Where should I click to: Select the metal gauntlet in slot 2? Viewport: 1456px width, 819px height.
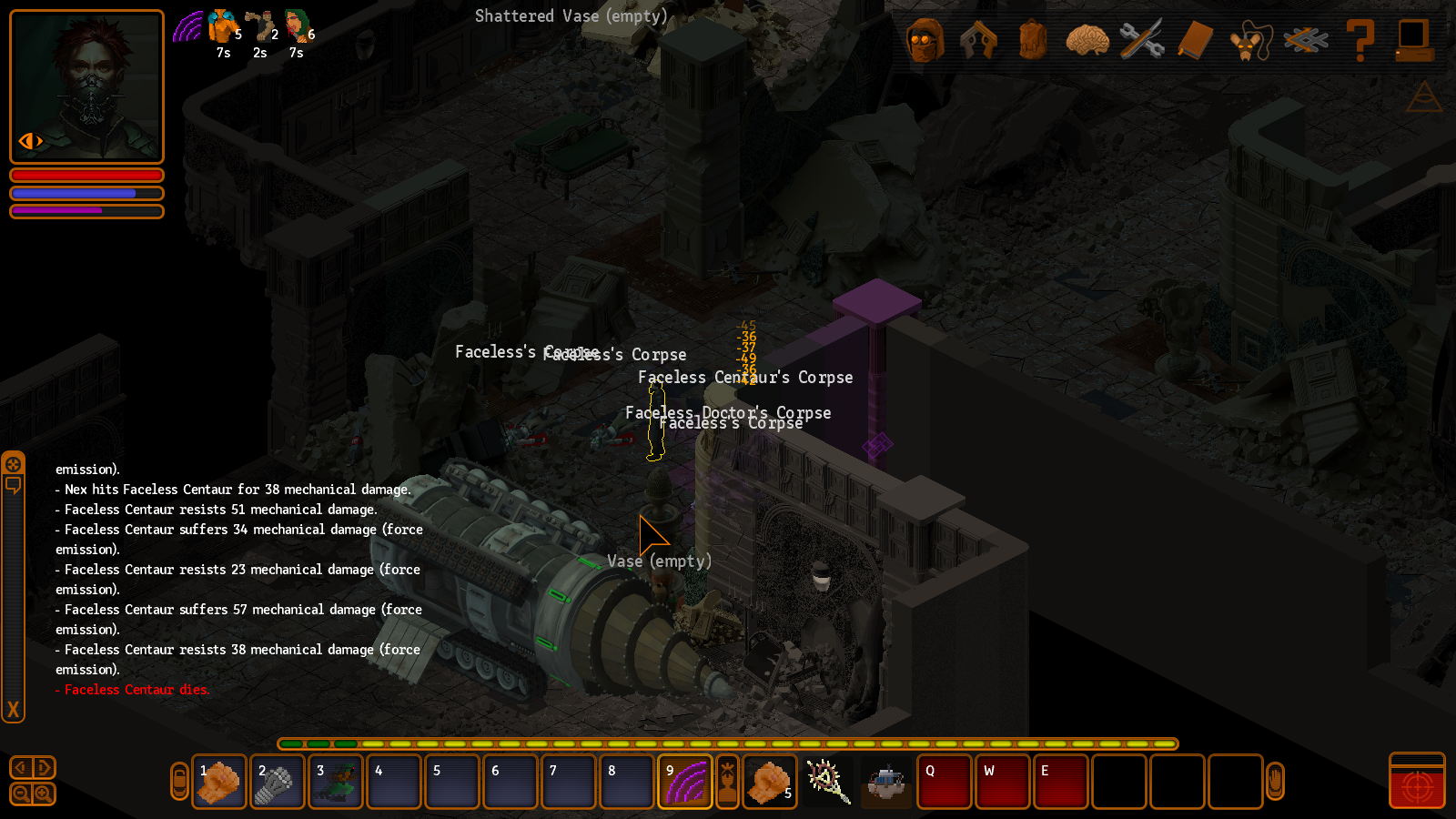(278, 782)
